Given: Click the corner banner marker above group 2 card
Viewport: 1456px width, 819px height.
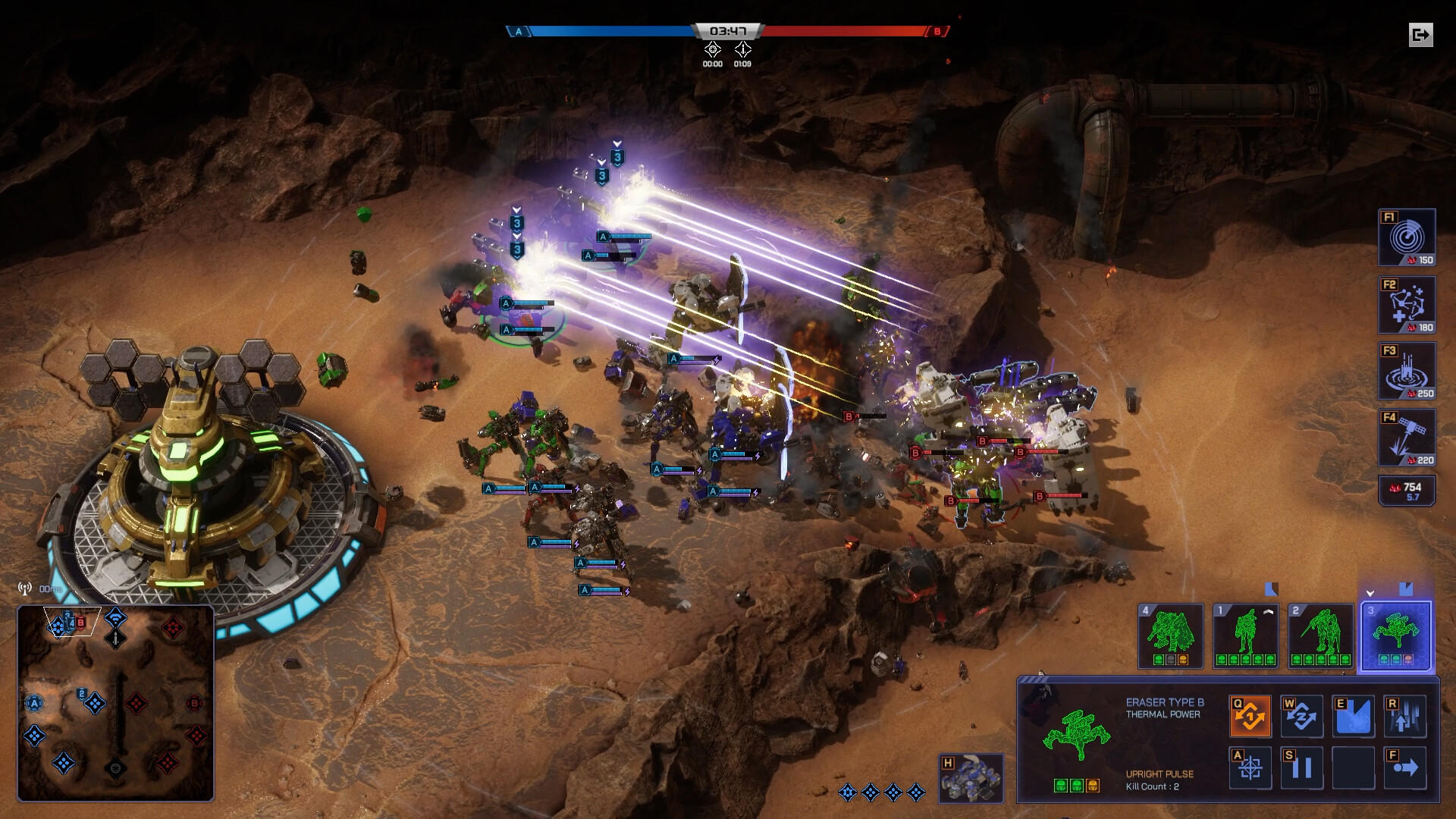Looking at the screenshot, I should [1271, 588].
